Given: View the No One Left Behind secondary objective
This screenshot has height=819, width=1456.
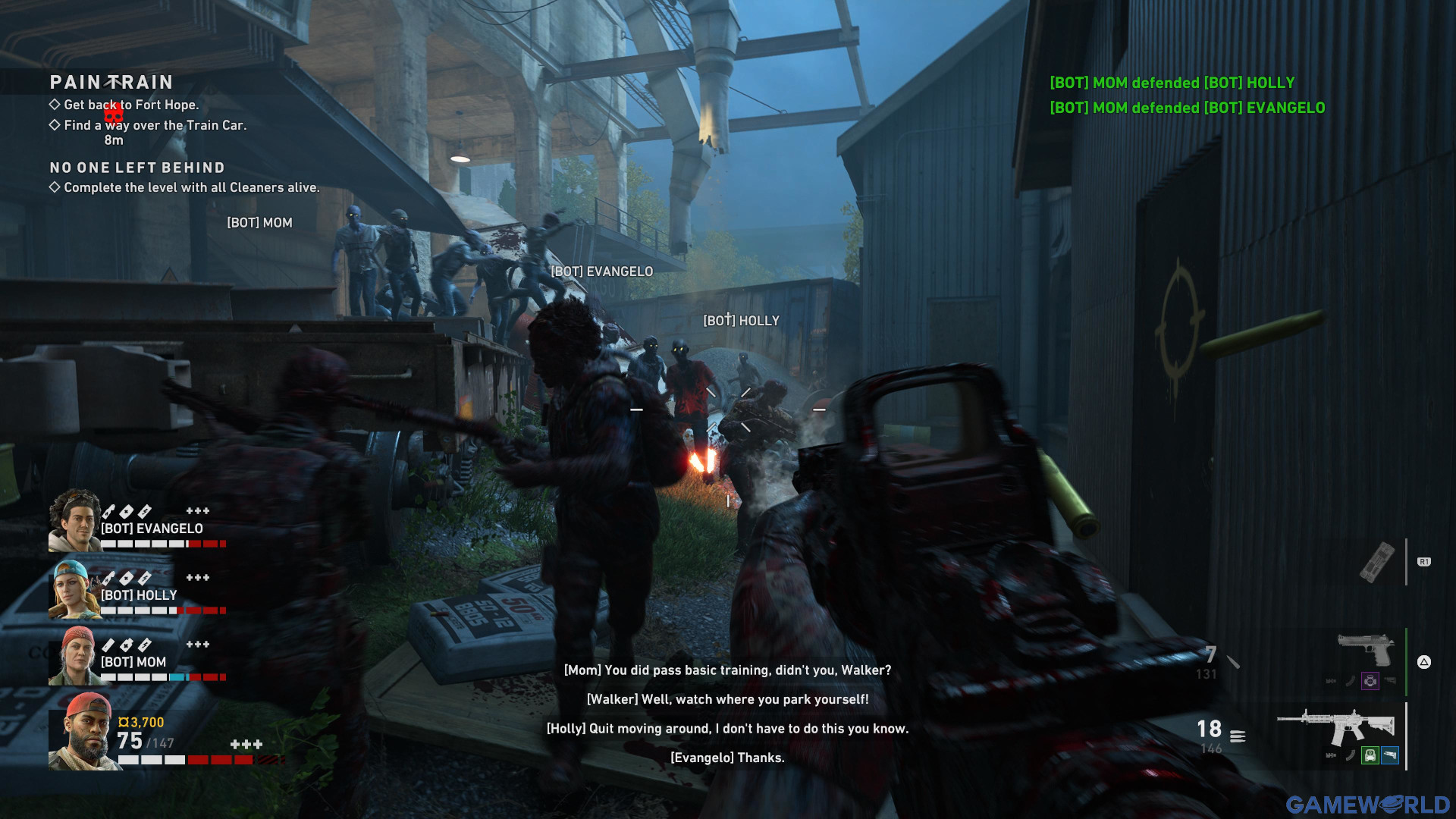Looking at the screenshot, I should click(x=137, y=168).
